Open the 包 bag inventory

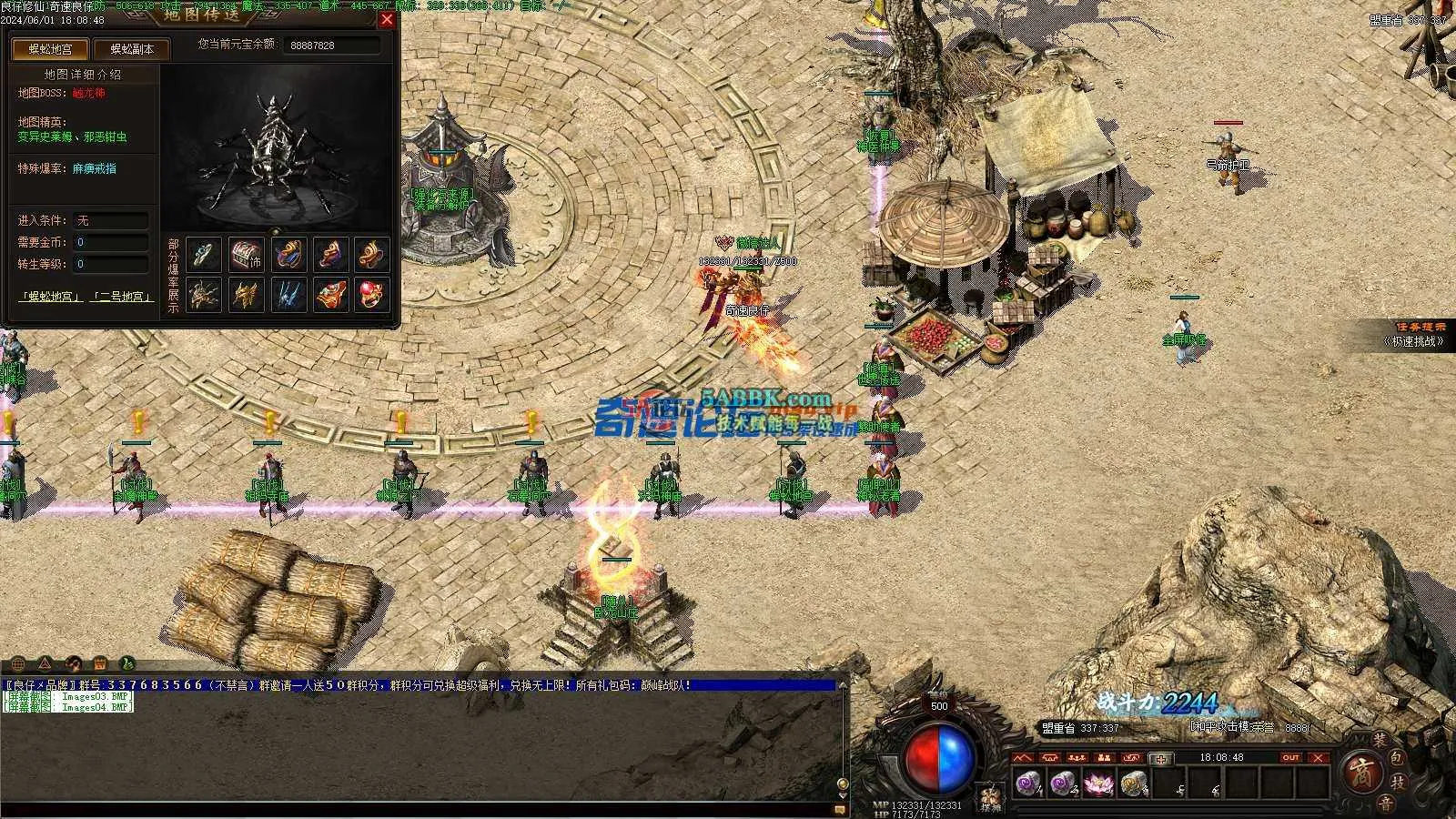[x=1398, y=757]
